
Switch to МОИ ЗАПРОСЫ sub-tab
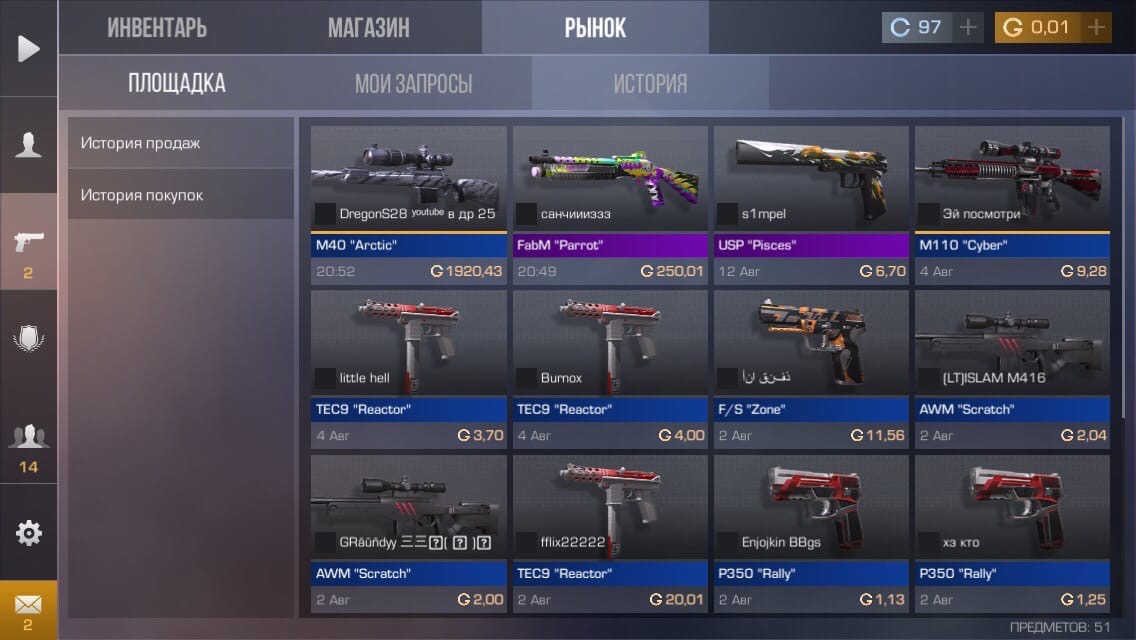coord(413,83)
